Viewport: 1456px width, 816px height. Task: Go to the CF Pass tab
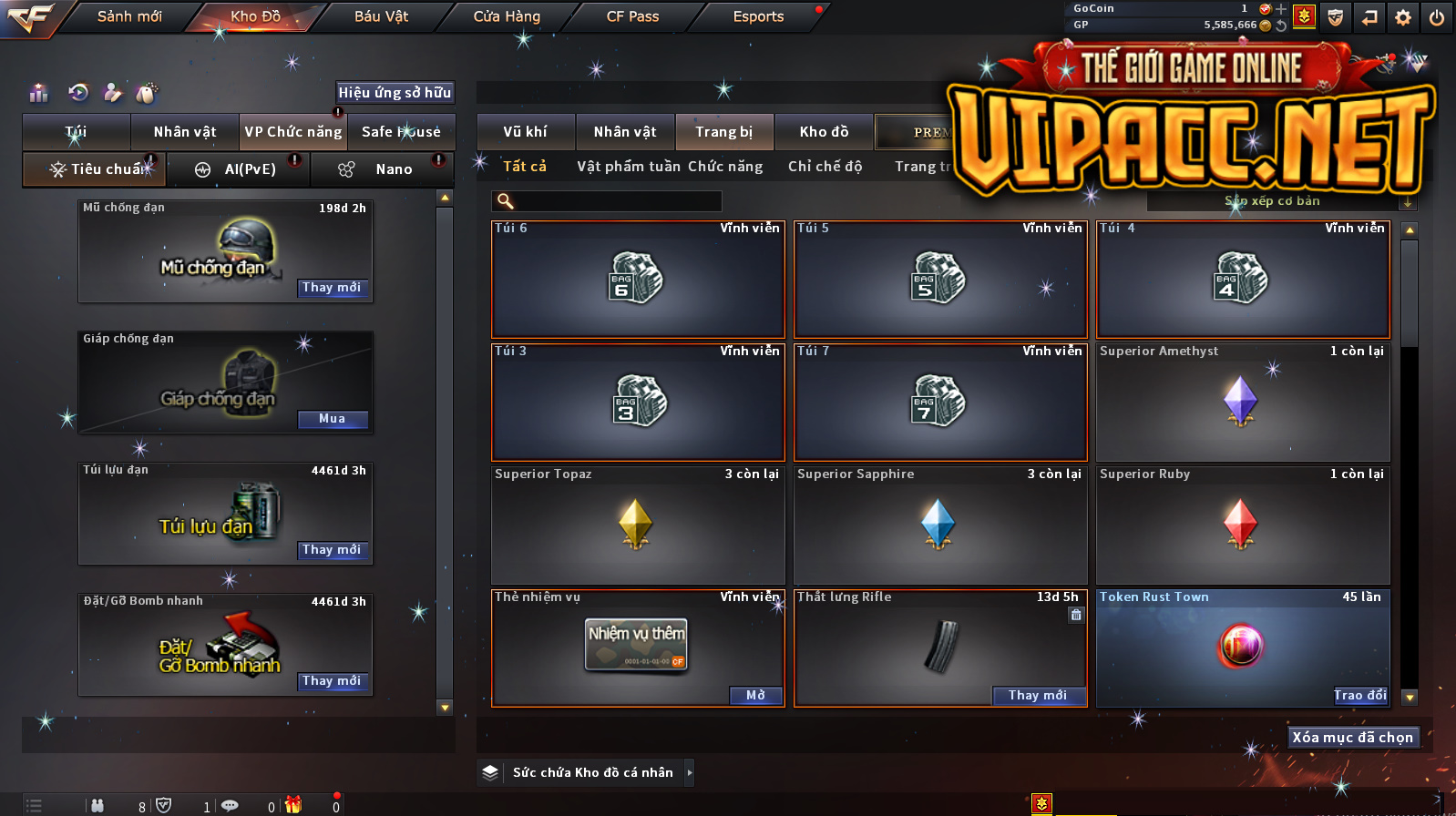(x=632, y=16)
